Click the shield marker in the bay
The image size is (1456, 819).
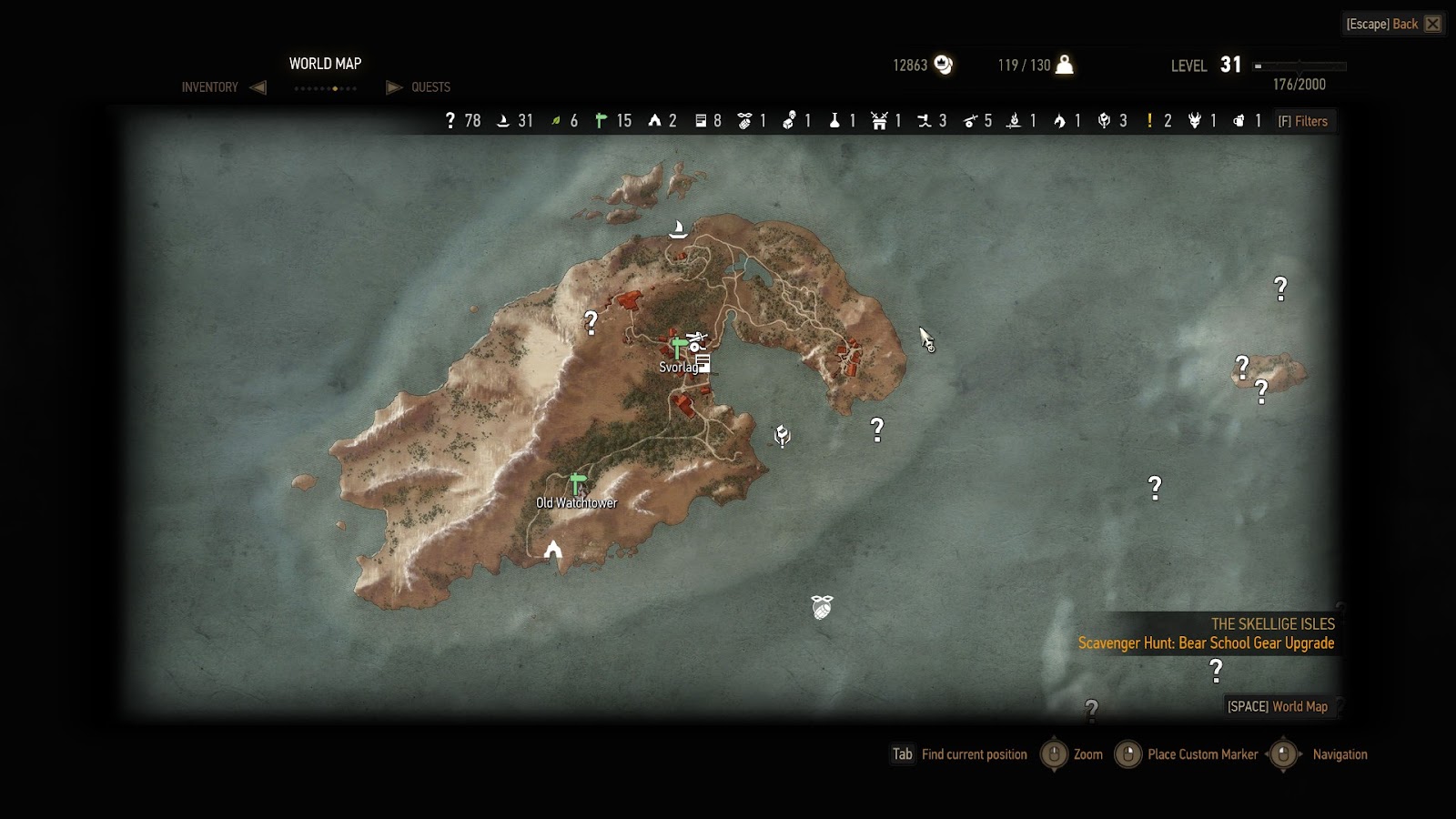tap(782, 436)
